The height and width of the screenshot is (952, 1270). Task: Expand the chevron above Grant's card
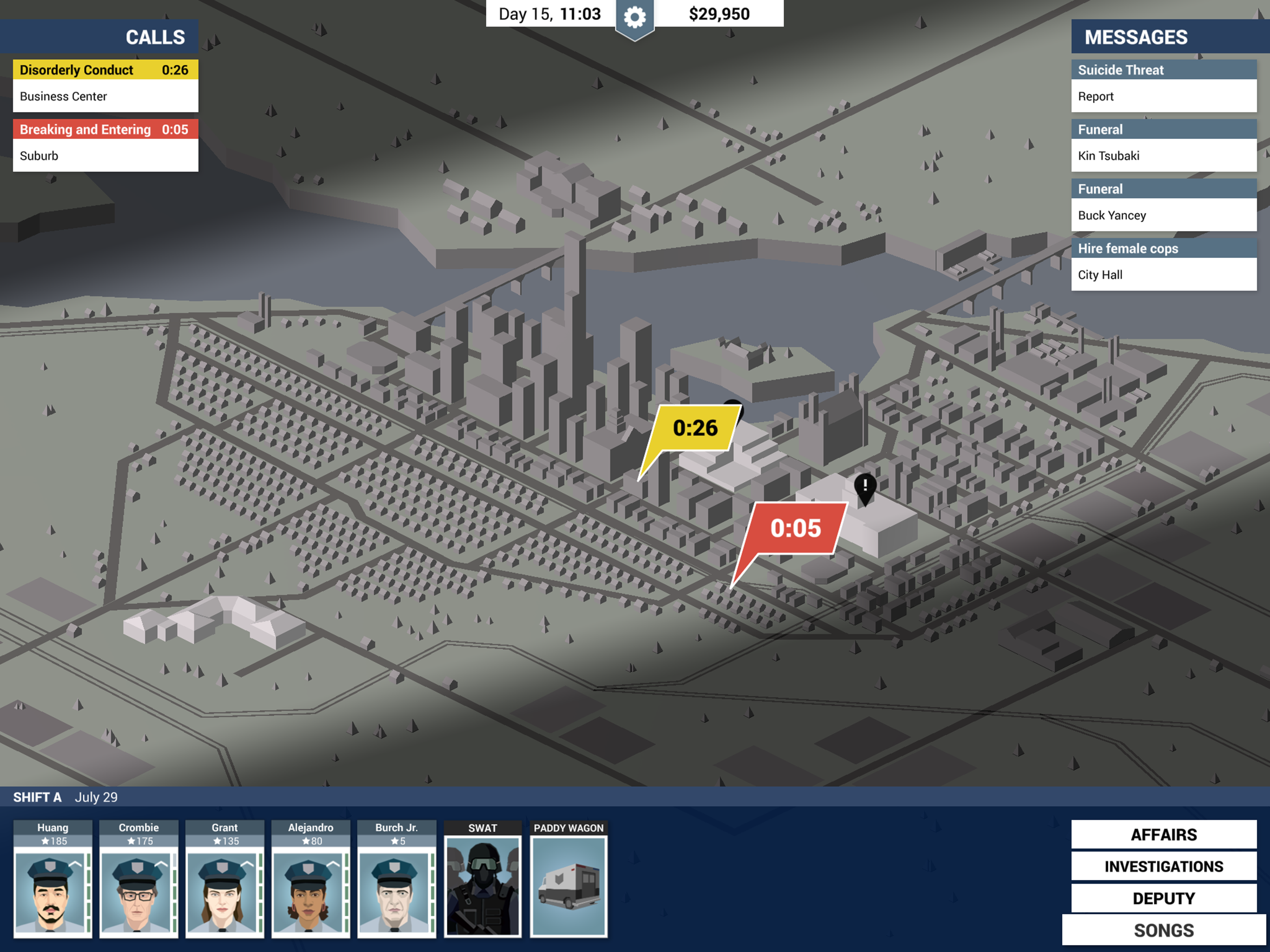(247, 864)
